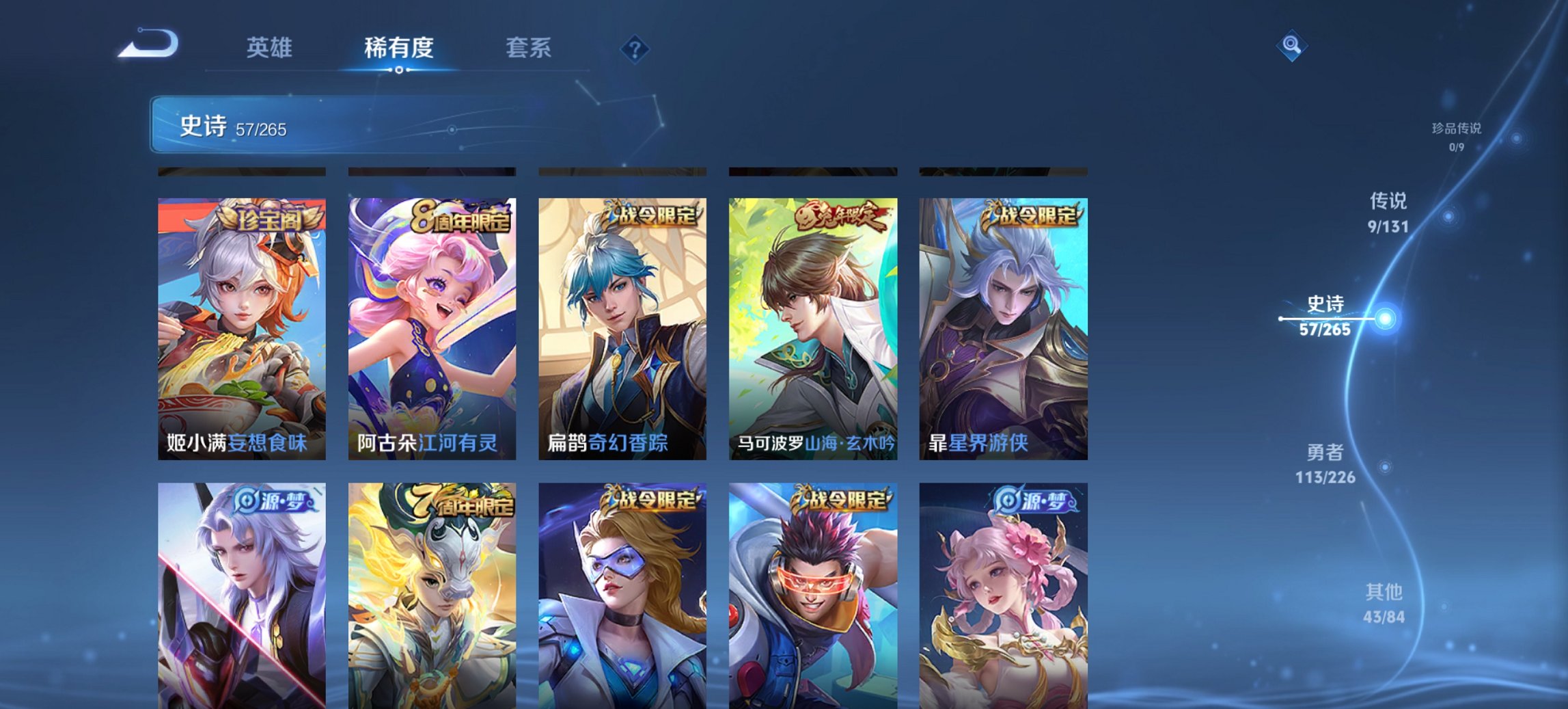Image resolution: width=1568 pixels, height=709 pixels.
Task: Open the 珍品传说 0/9 category
Action: [x=1457, y=133]
